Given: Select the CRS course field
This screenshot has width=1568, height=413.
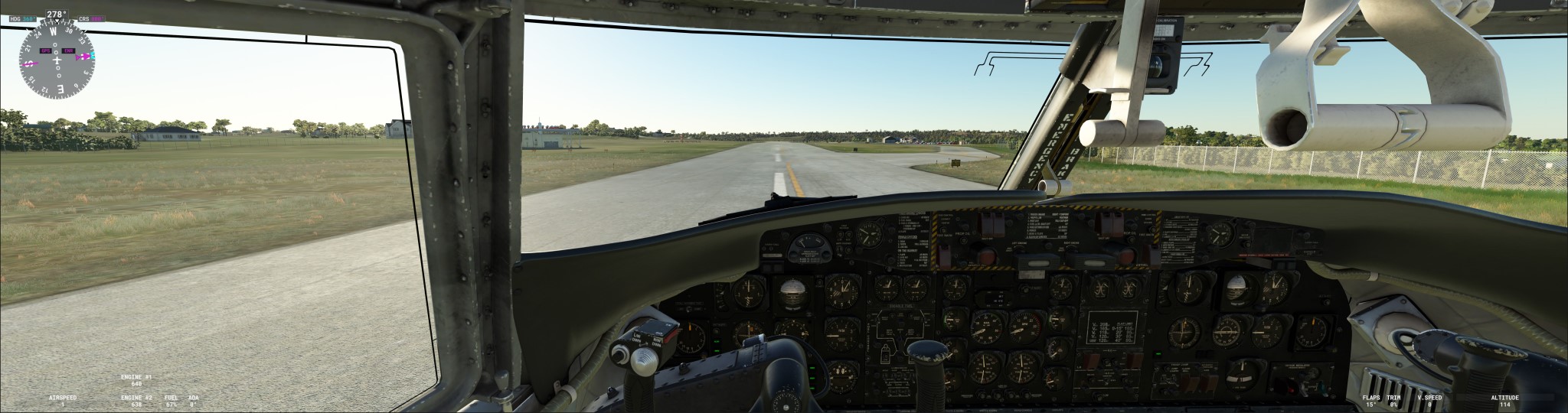Looking at the screenshot, I should [x=91, y=18].
